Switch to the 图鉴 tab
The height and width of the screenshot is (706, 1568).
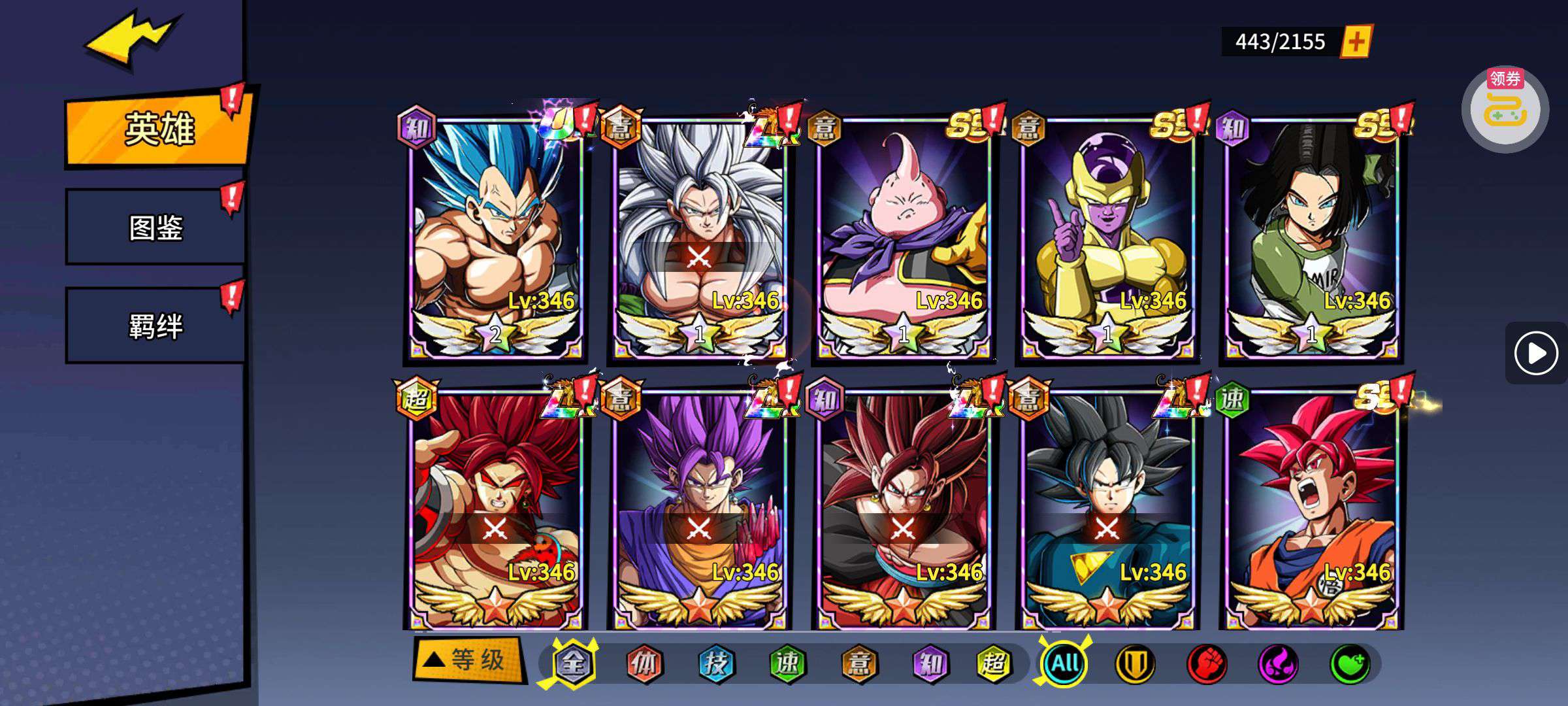tap(155, 227)
